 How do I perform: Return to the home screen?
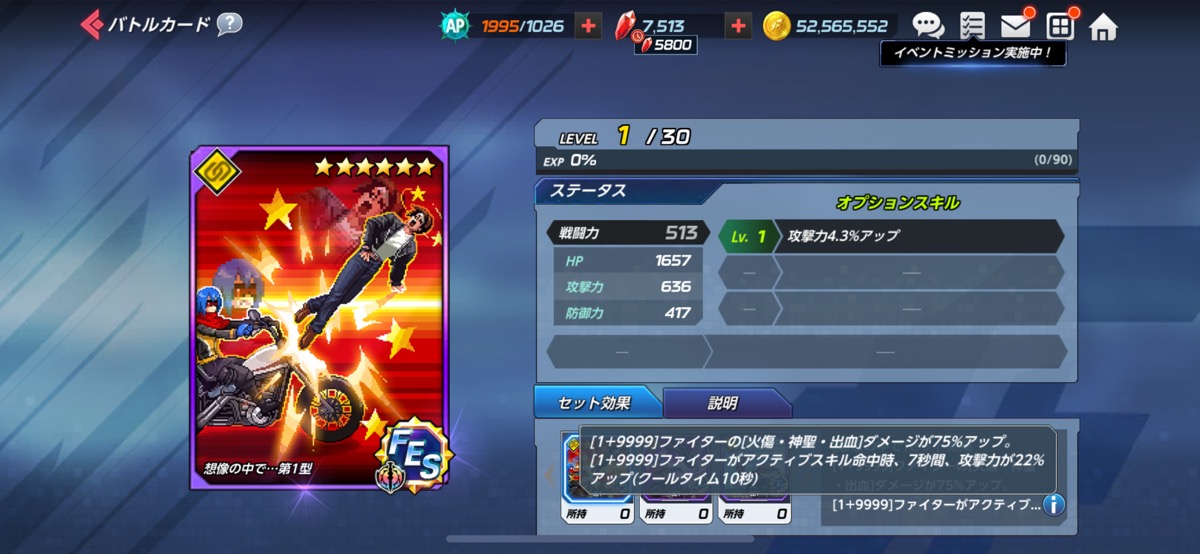pos(1103,26)
